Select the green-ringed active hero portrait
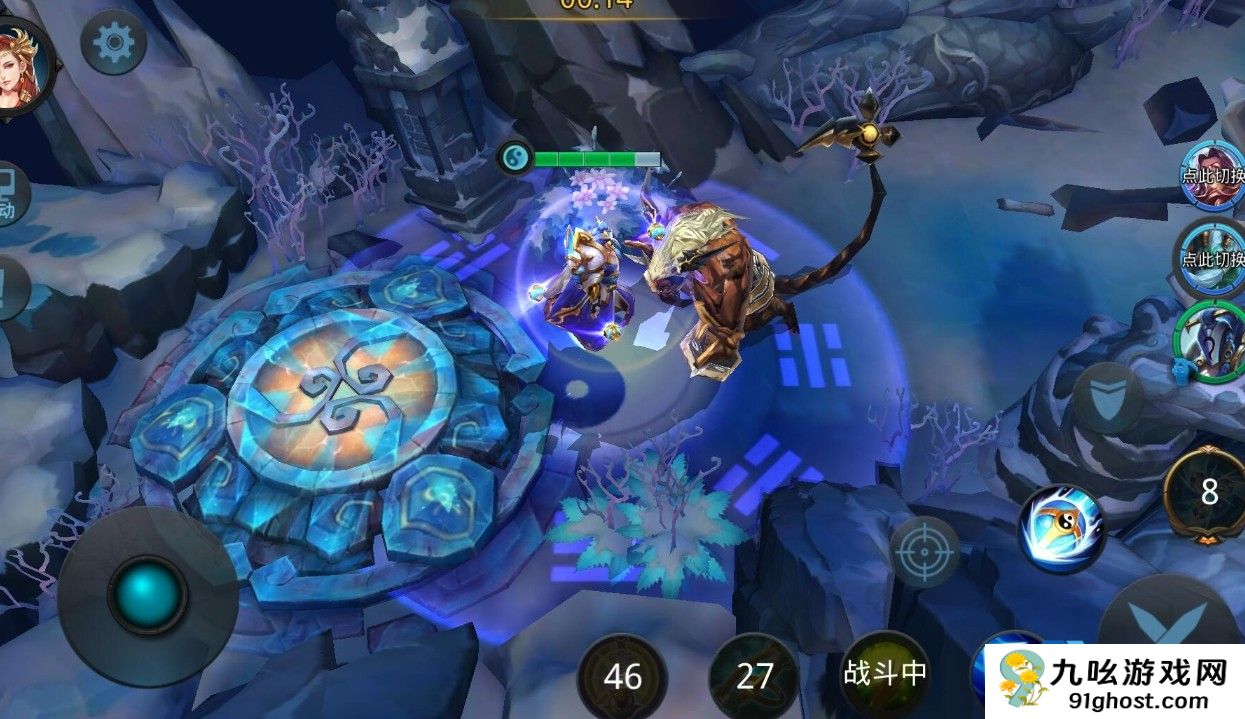Viewport: 1245px width, 719px height. [1211, 340]
